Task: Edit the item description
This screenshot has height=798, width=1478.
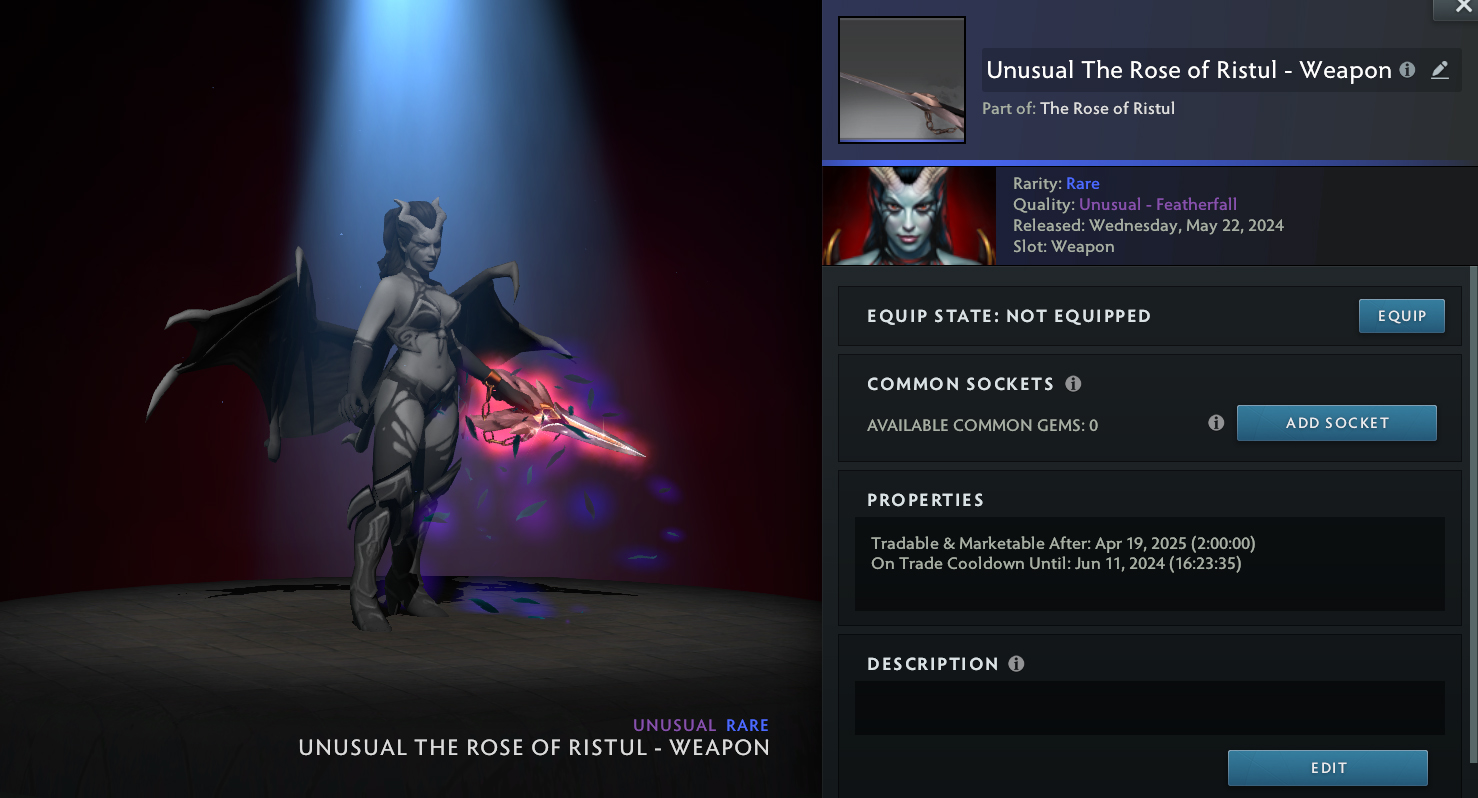Action: pos(1327,768)
